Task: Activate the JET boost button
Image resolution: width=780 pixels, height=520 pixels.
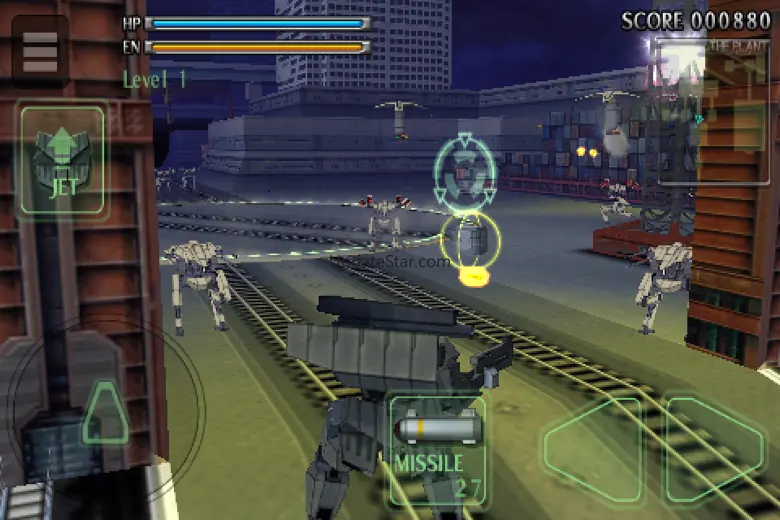Action: (61, 160)
